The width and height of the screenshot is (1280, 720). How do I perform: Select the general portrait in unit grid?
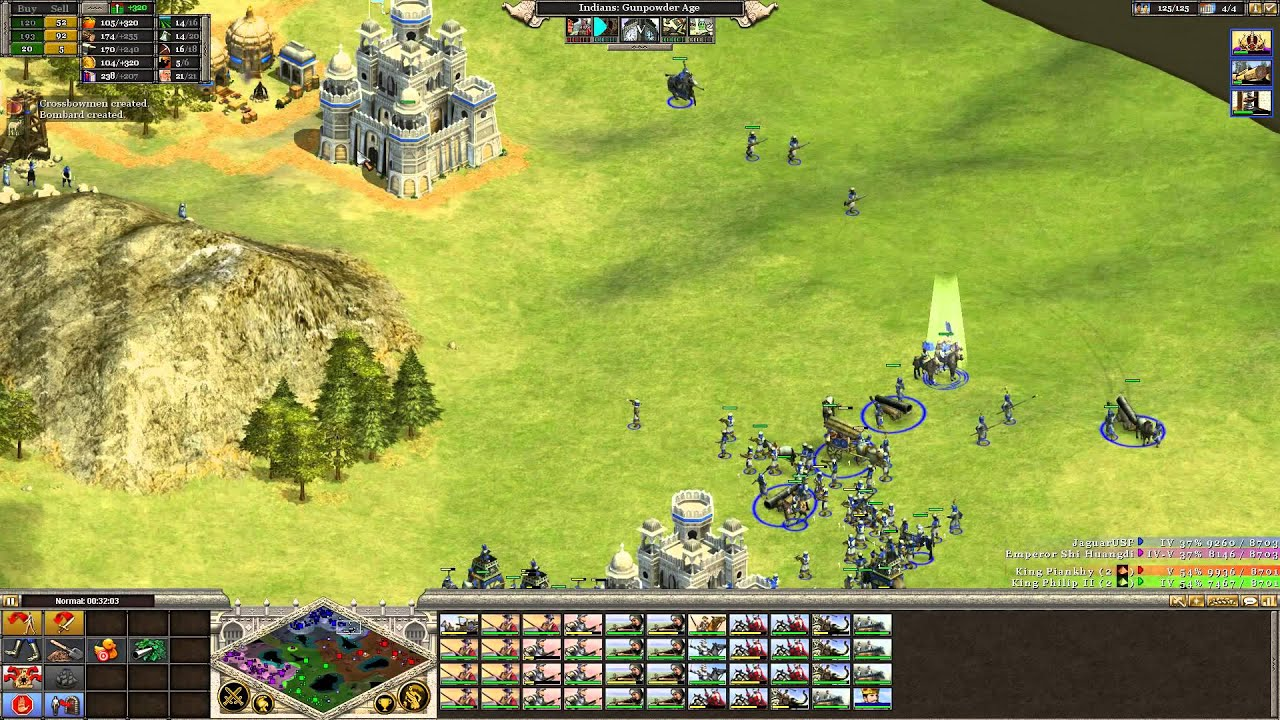tap(871, 697)
